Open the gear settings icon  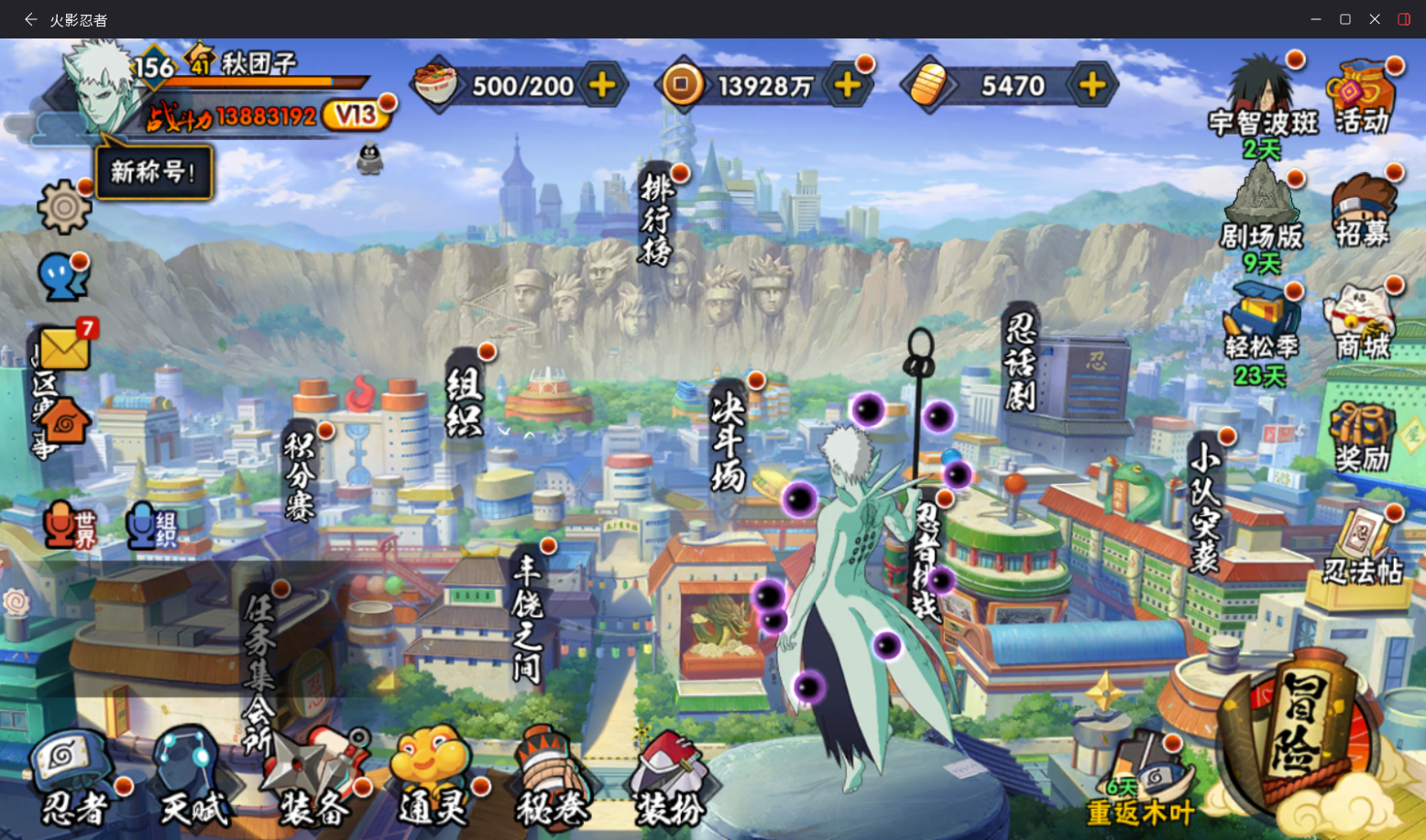pyautogui.click(x=63, y=207)
